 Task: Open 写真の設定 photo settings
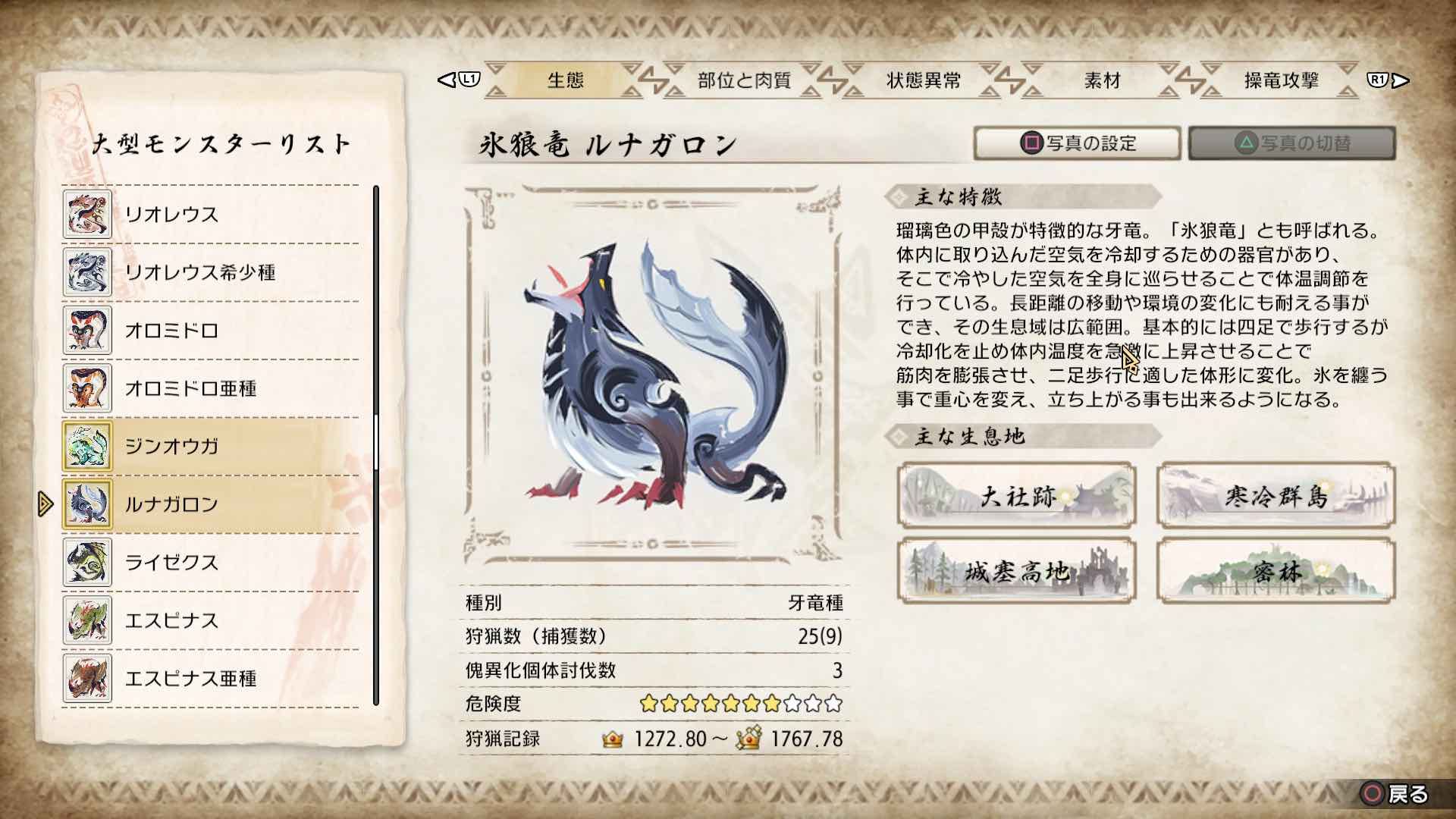click(x=1077, y=143)
